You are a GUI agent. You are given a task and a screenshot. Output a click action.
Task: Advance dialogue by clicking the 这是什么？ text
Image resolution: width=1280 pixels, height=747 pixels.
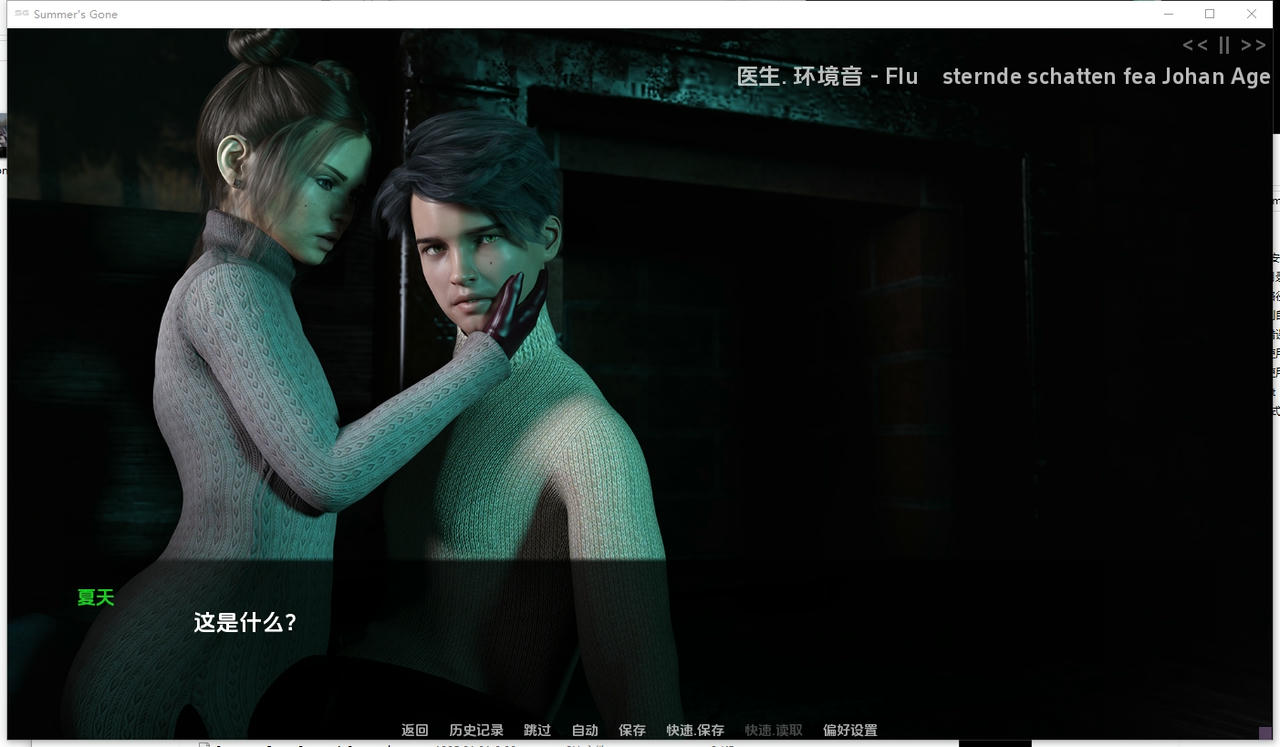pos(243,621)
